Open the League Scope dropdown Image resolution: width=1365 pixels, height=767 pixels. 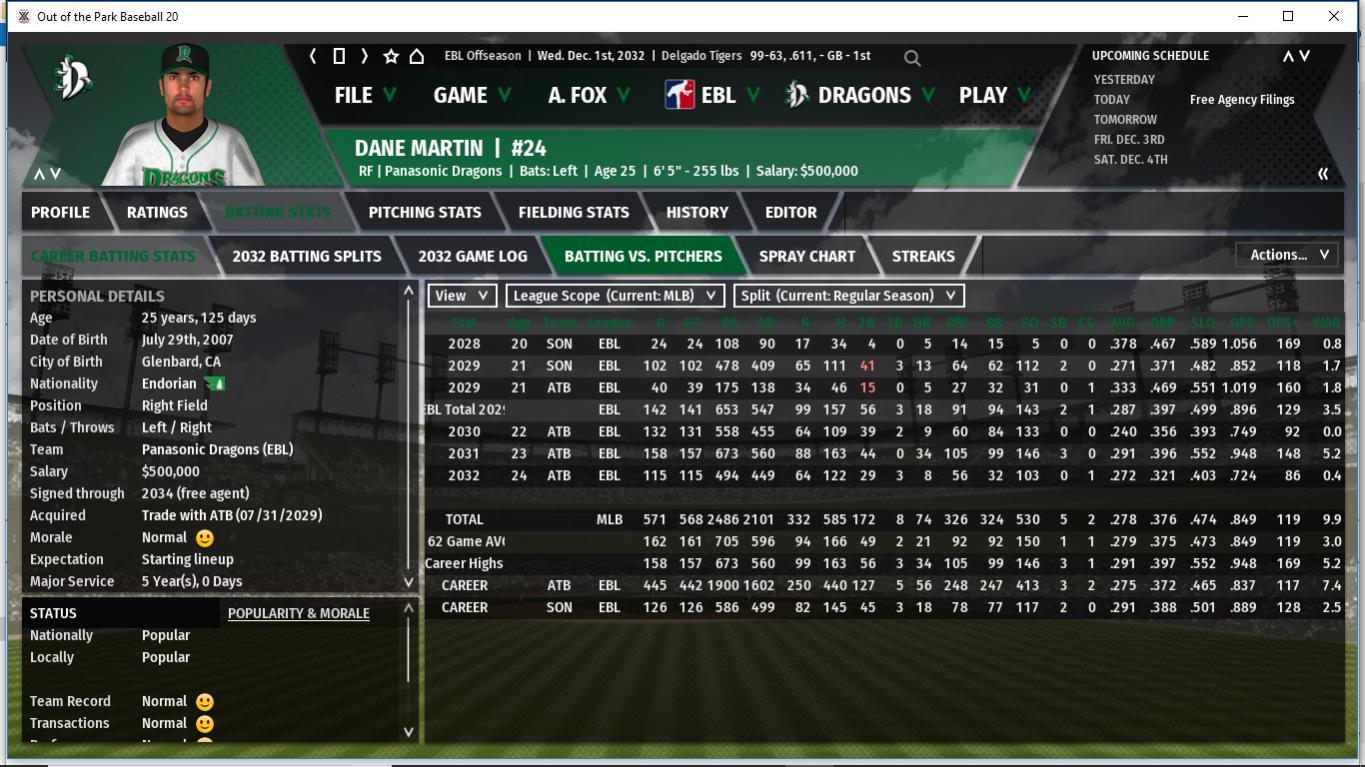pyautogui.click(x=615, y=296)
